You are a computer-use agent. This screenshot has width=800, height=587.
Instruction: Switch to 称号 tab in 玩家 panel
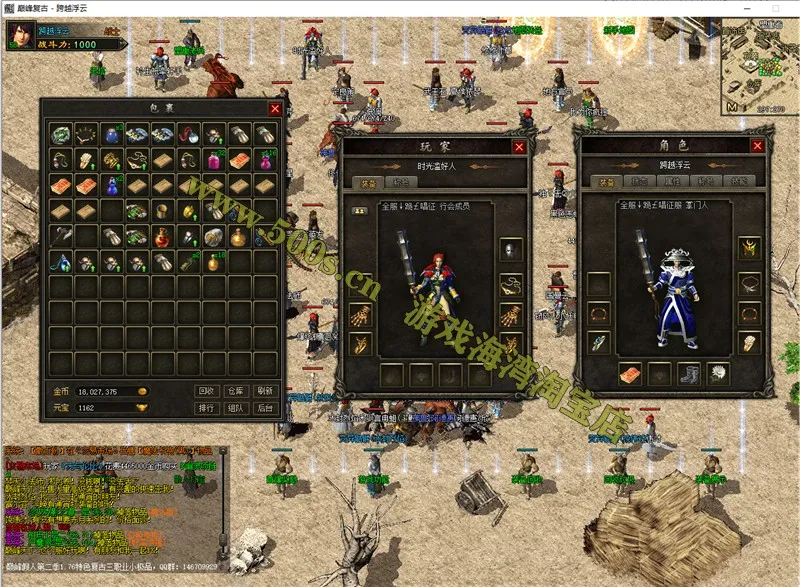[x=401, y=183]
